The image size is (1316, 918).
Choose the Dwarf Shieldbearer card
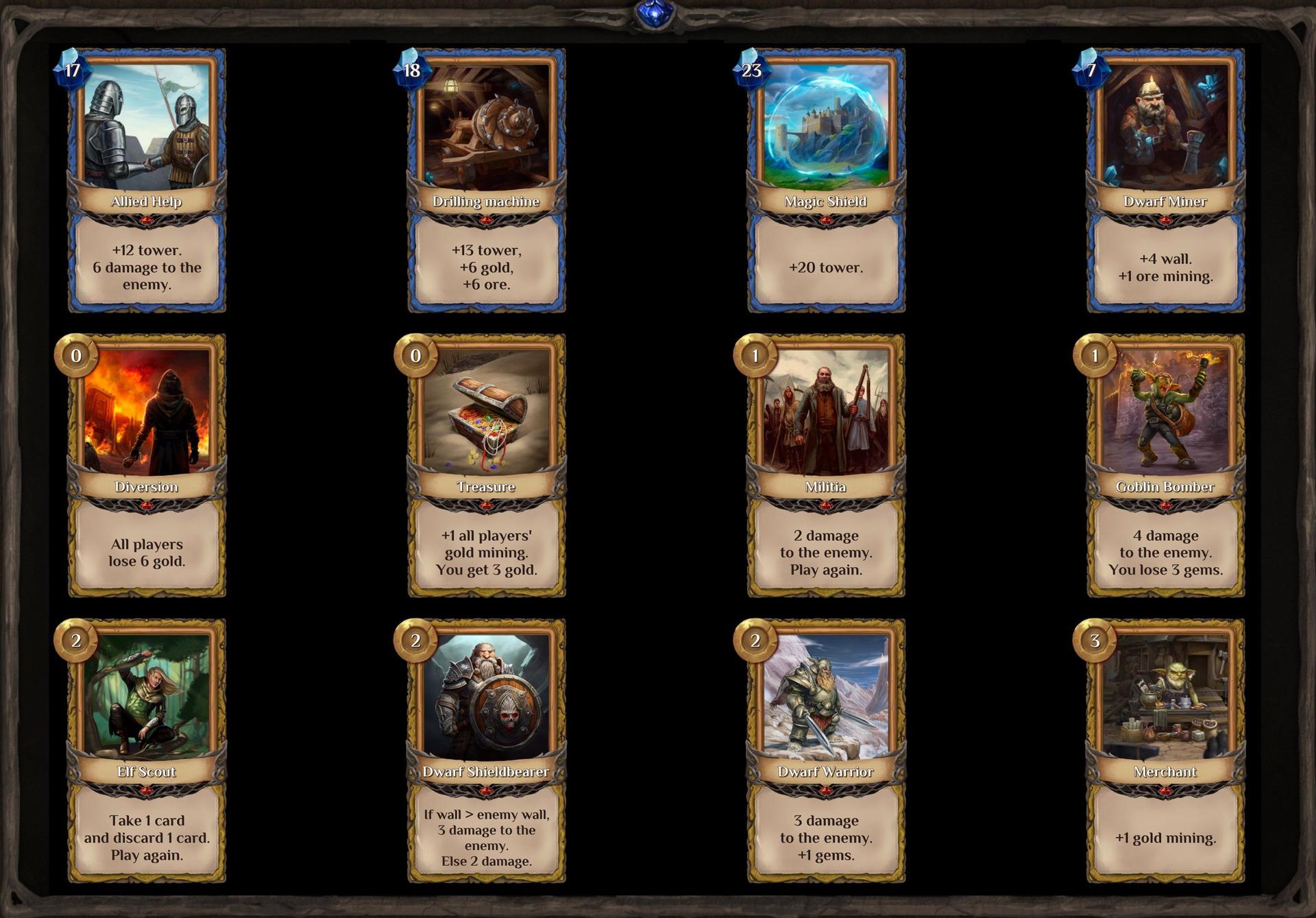(487, 751)
